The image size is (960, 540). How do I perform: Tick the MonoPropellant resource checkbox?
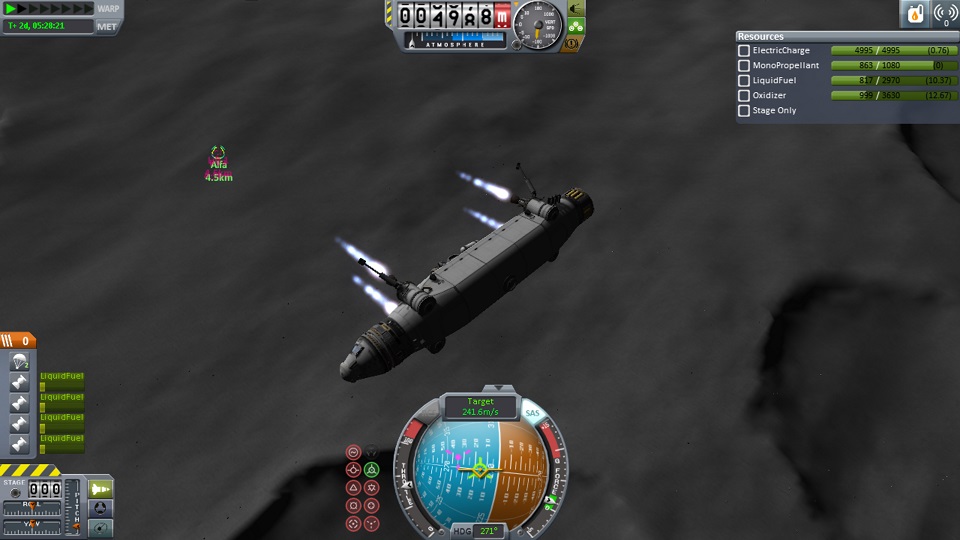744,66
